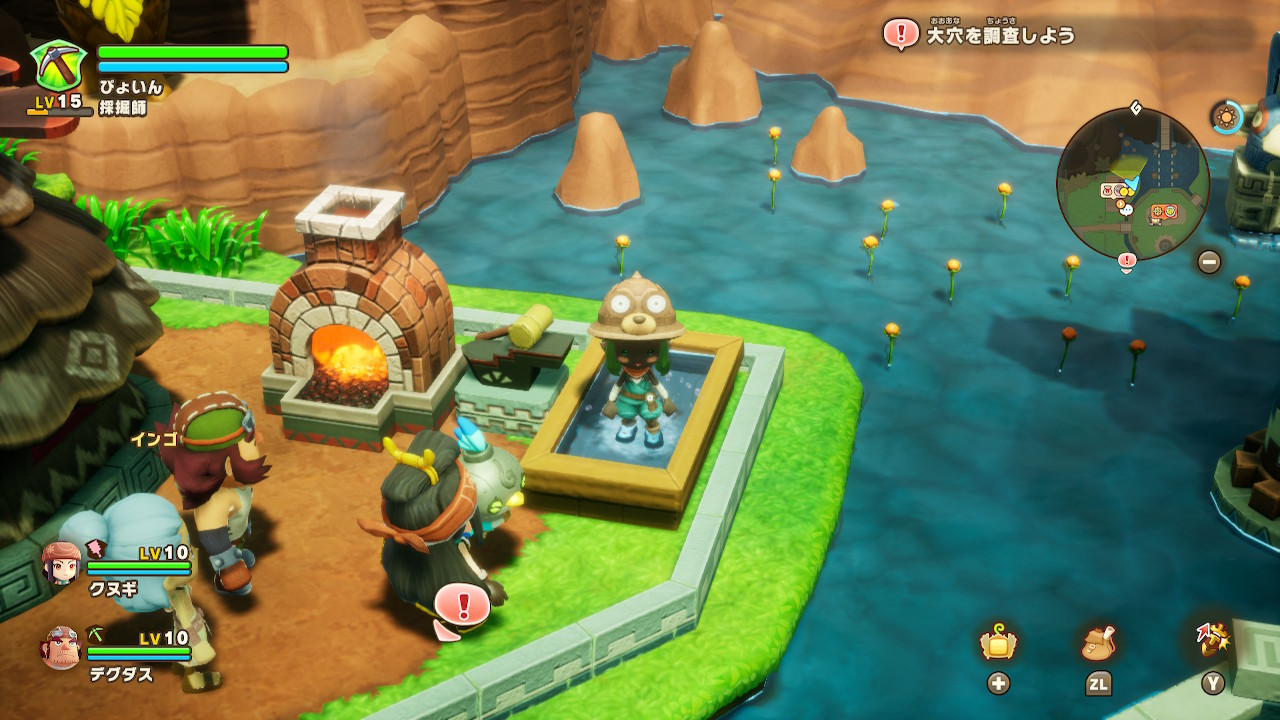Screen dimensions: 1280x720
Task: Select the miner class pickaxe emblem
Action: pos(59,65)
